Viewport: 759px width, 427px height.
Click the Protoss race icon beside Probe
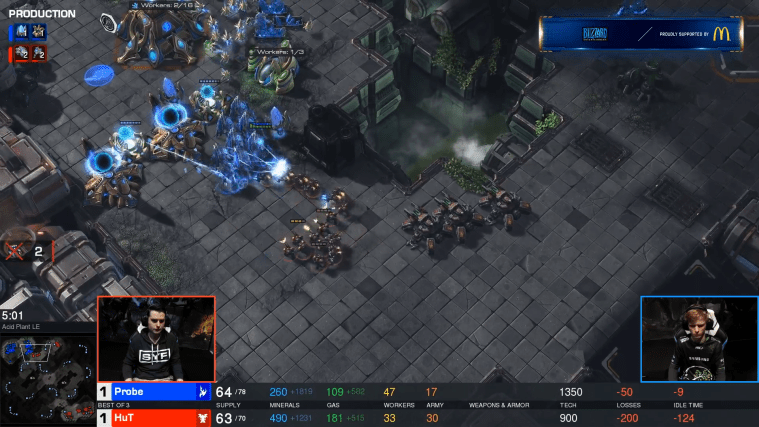coord(202,392)
